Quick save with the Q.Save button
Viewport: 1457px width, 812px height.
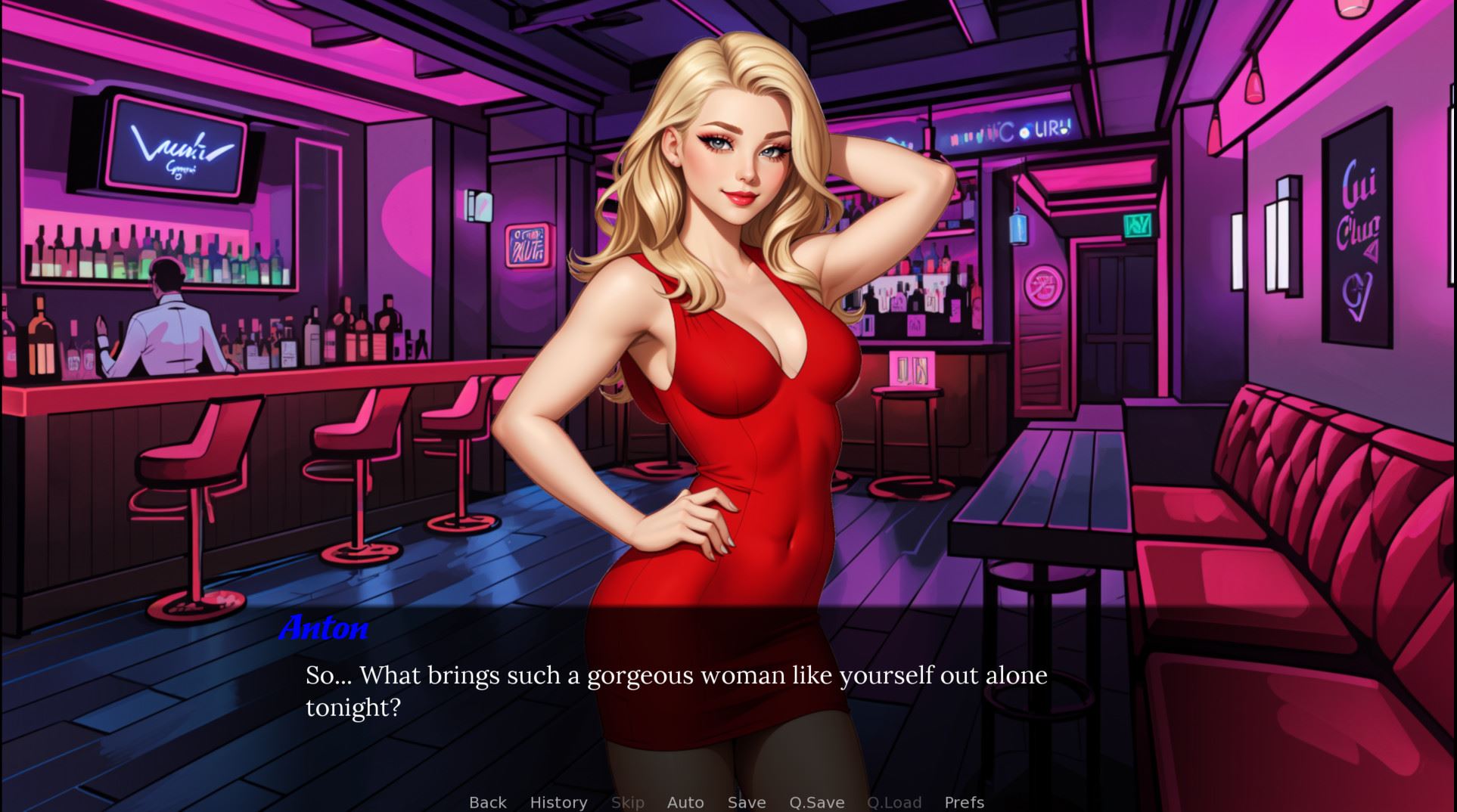click(816, 802)
